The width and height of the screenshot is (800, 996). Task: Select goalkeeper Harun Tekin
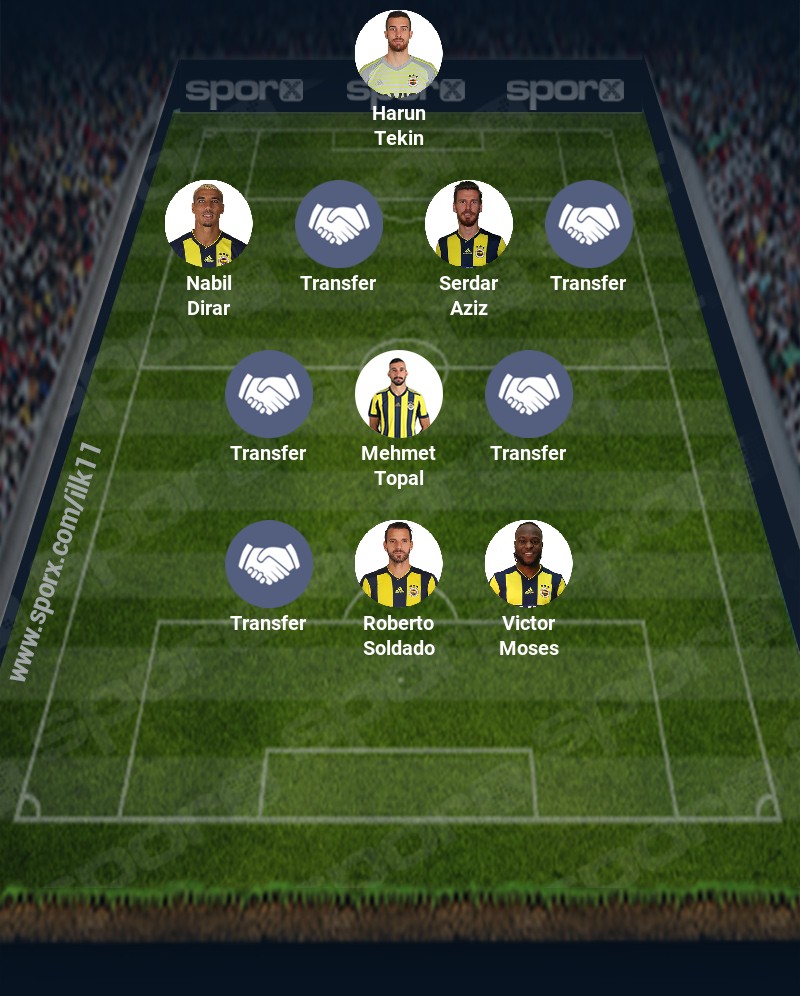[x=399, y=54]
